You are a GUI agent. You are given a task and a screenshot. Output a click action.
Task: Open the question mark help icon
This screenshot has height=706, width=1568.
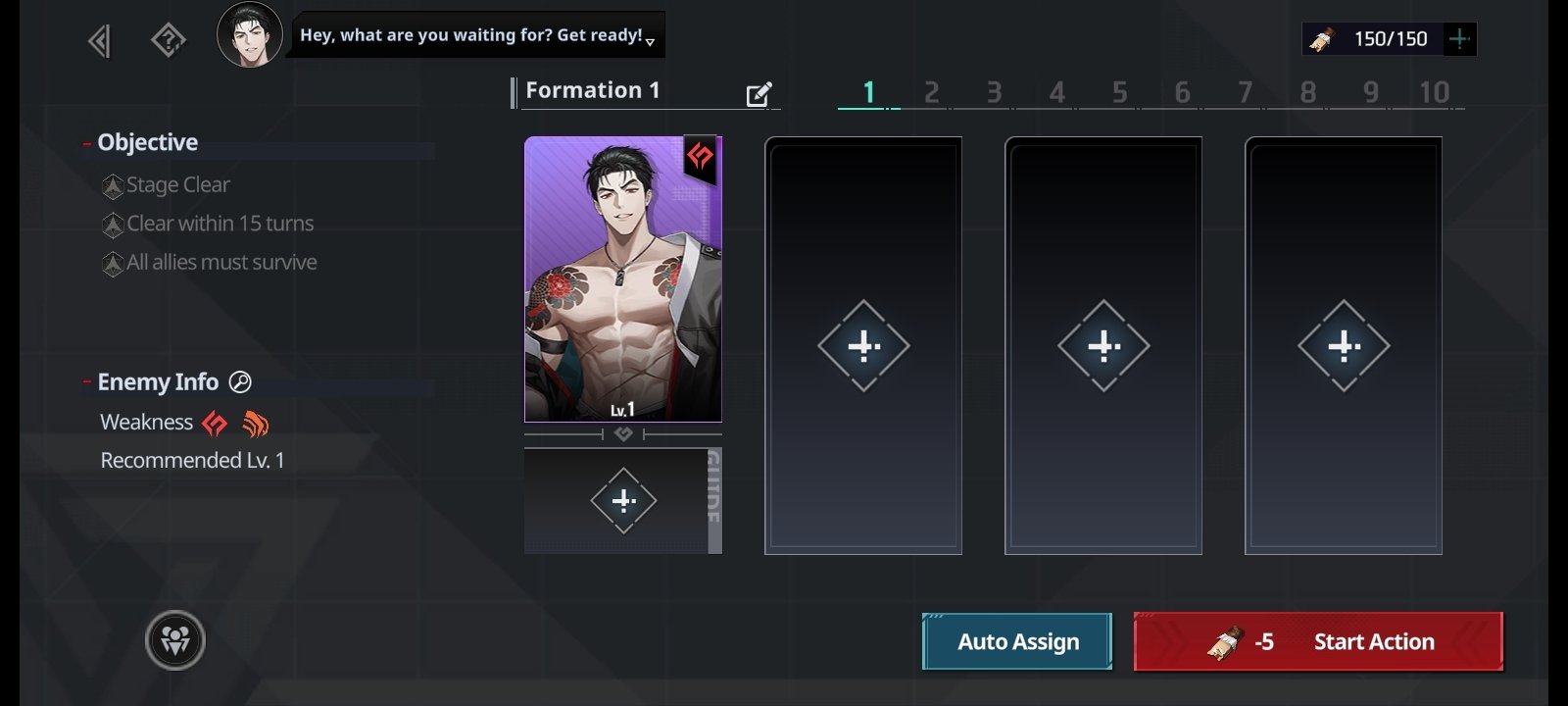169,41
